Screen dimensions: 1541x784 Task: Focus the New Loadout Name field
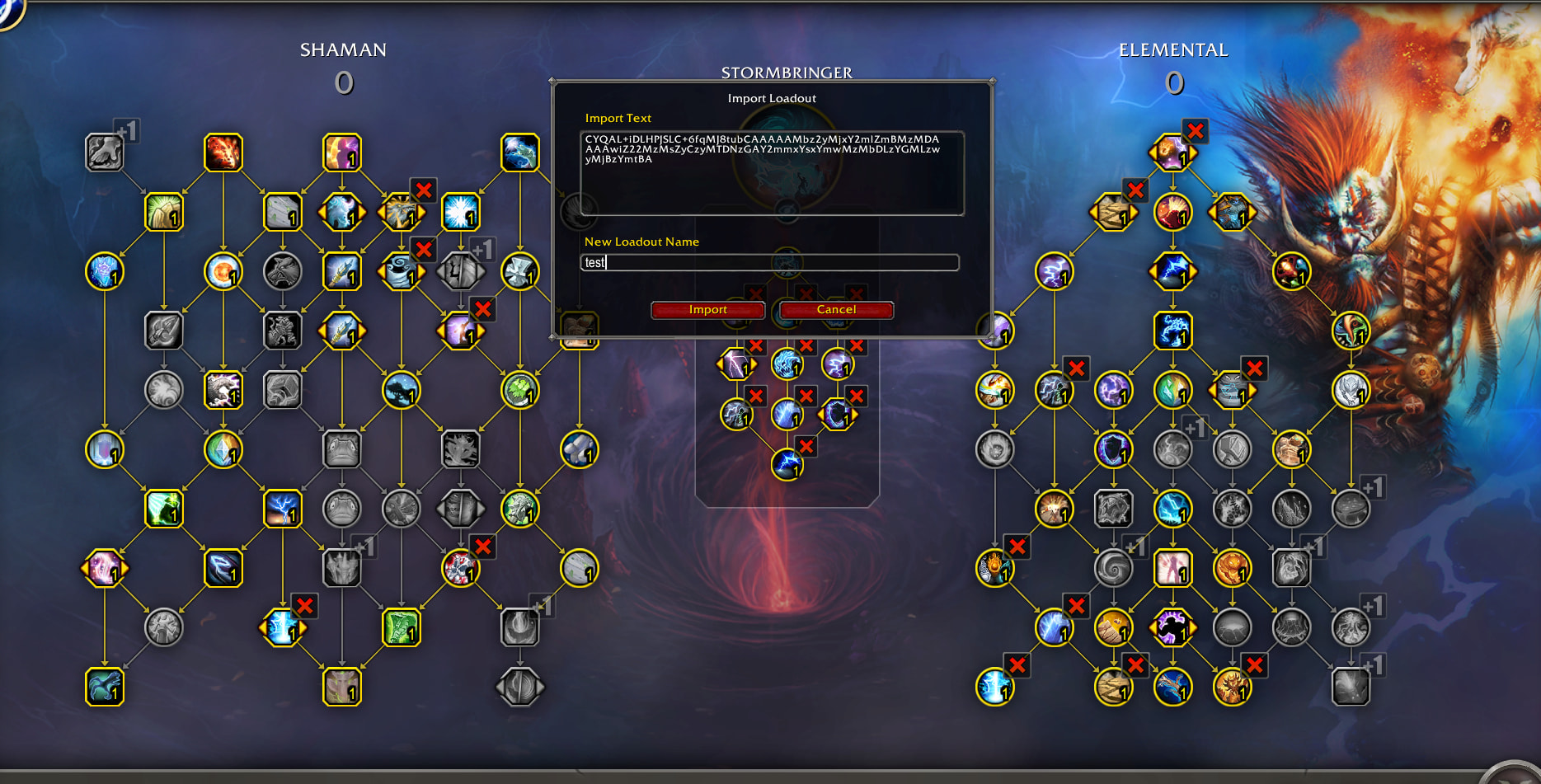pos(769,262)
